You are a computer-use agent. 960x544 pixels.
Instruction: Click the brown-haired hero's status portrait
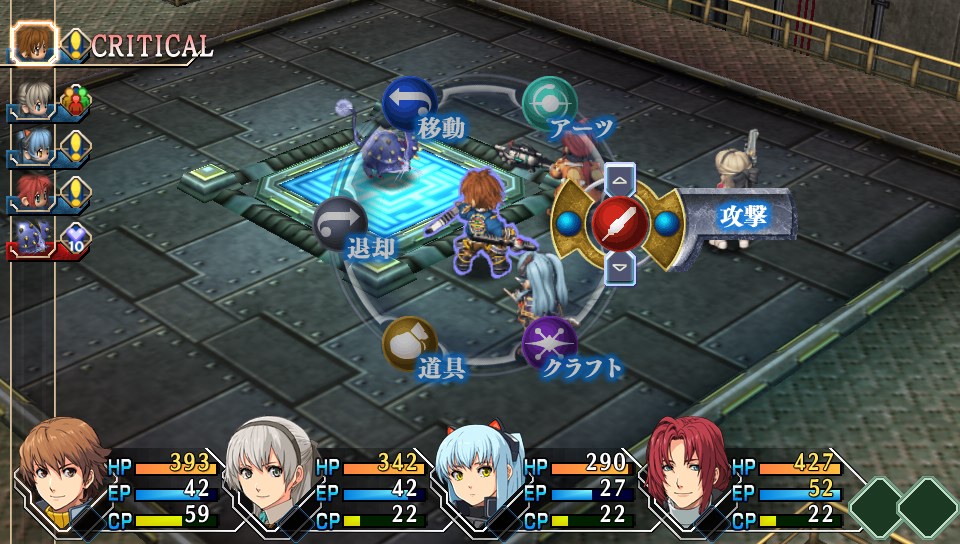coord(63,475)
